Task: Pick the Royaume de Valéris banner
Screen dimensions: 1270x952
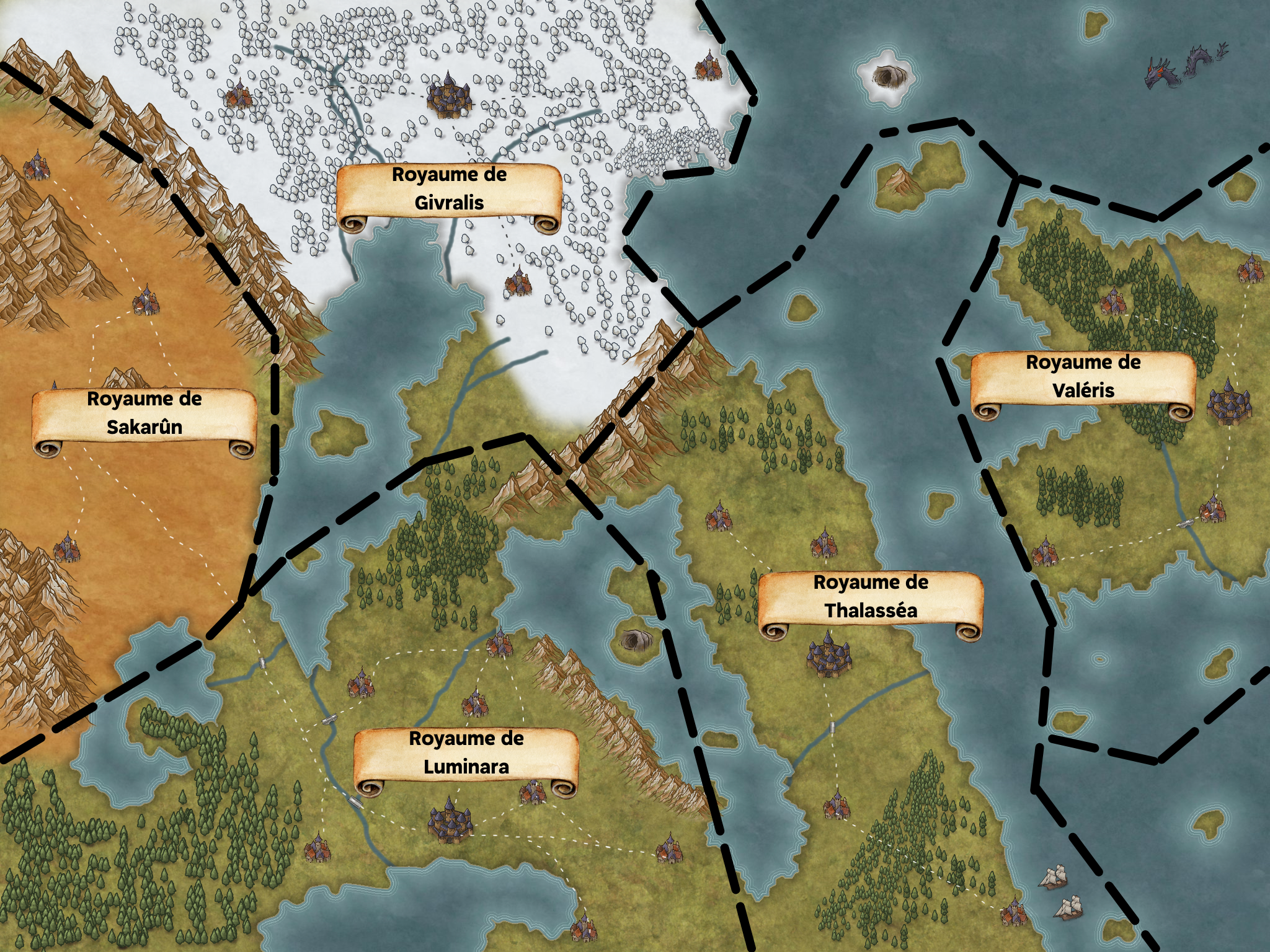Action: click(x=1083, y=377)
